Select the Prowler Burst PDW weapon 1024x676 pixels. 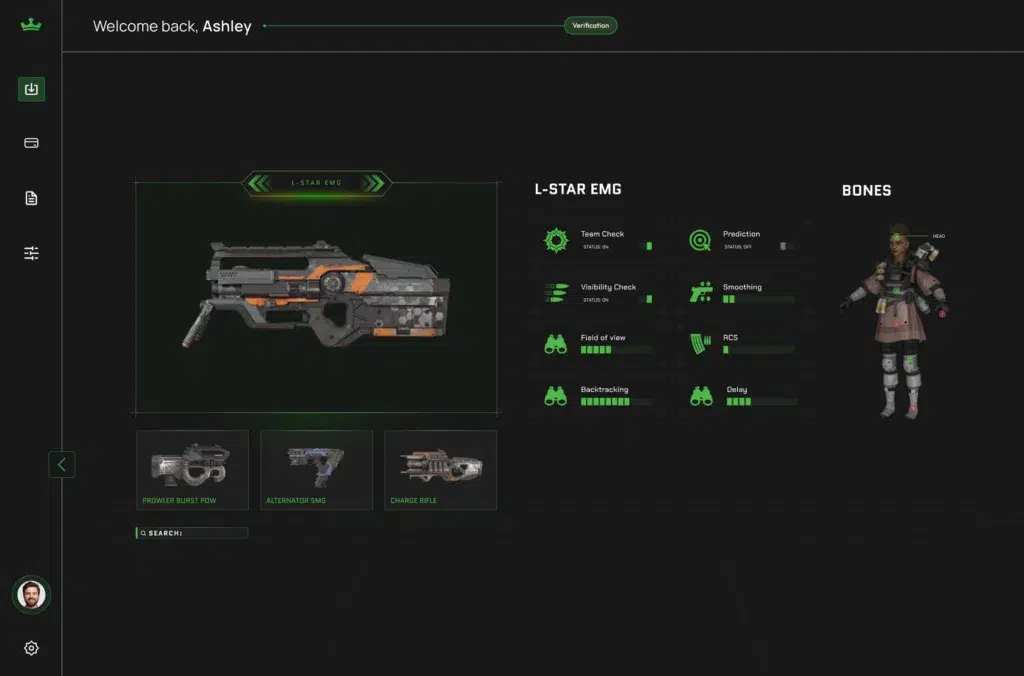[192, 470]
